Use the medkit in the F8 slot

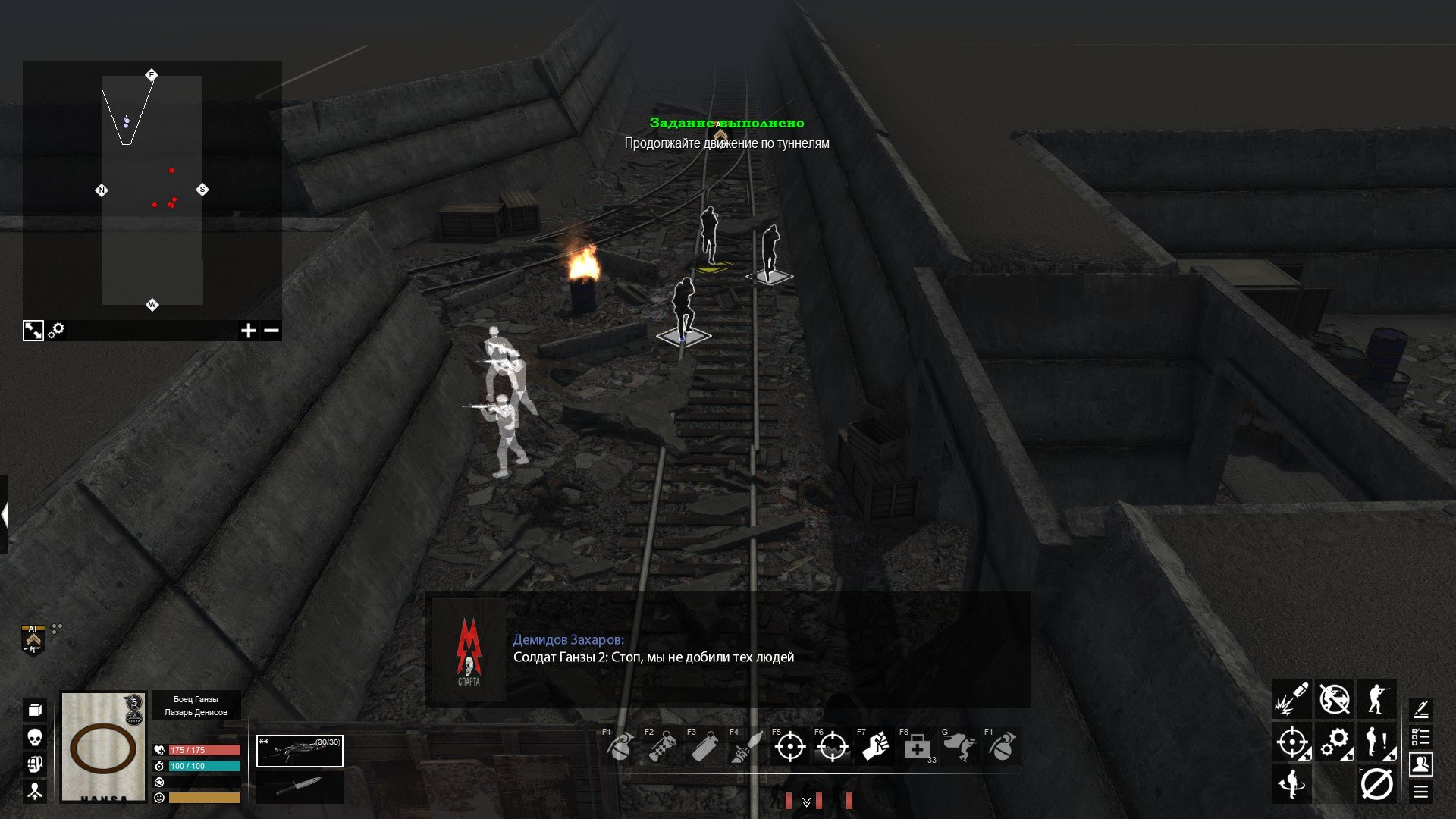(917, 748)
